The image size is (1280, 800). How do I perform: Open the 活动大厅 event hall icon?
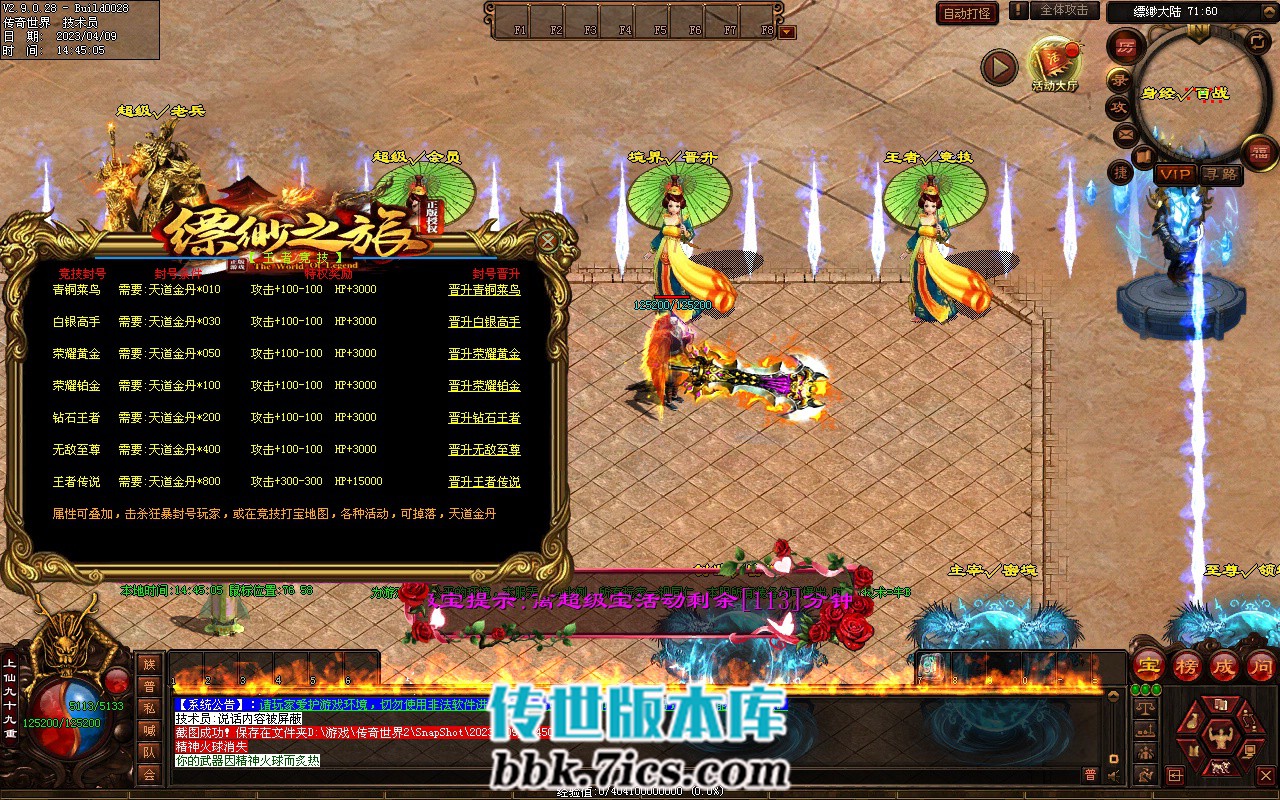coord(1054,64)
